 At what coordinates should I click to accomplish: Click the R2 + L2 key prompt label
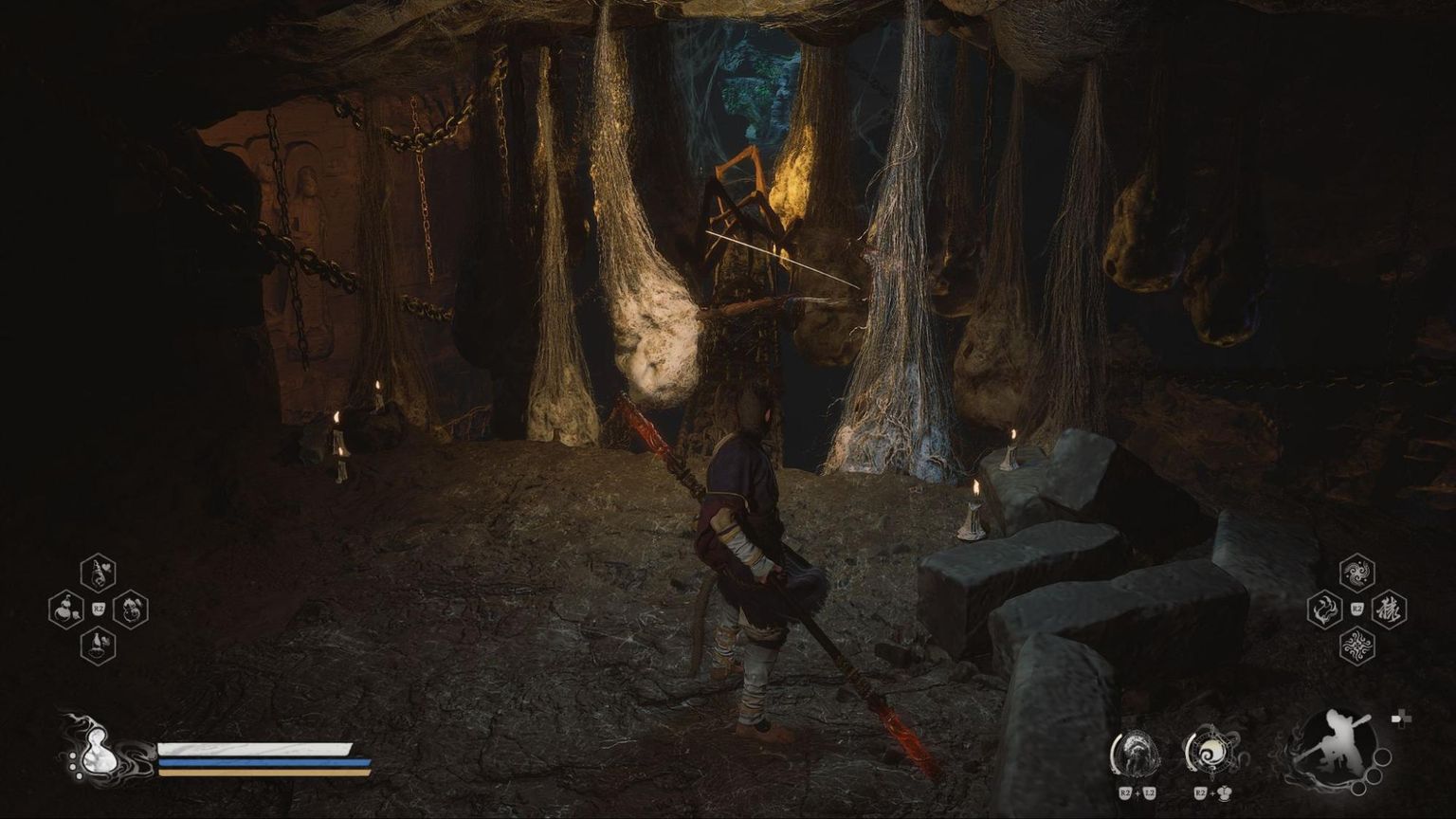tap(1137, 792)
